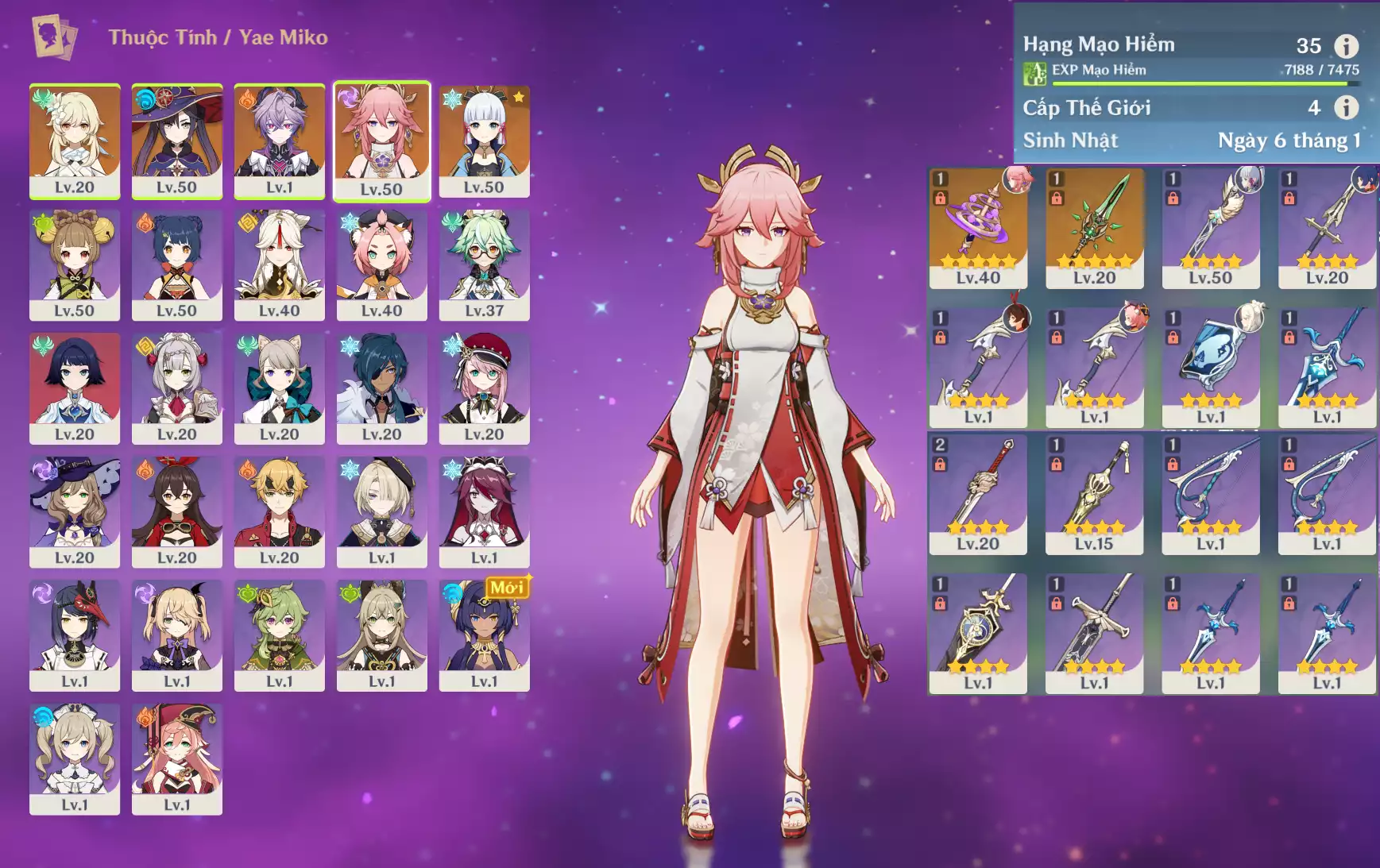The height and width of the screenshot is (868, 1380).
Task: Open Diona's Lv.40 character card
Action: tap(381, 264)
